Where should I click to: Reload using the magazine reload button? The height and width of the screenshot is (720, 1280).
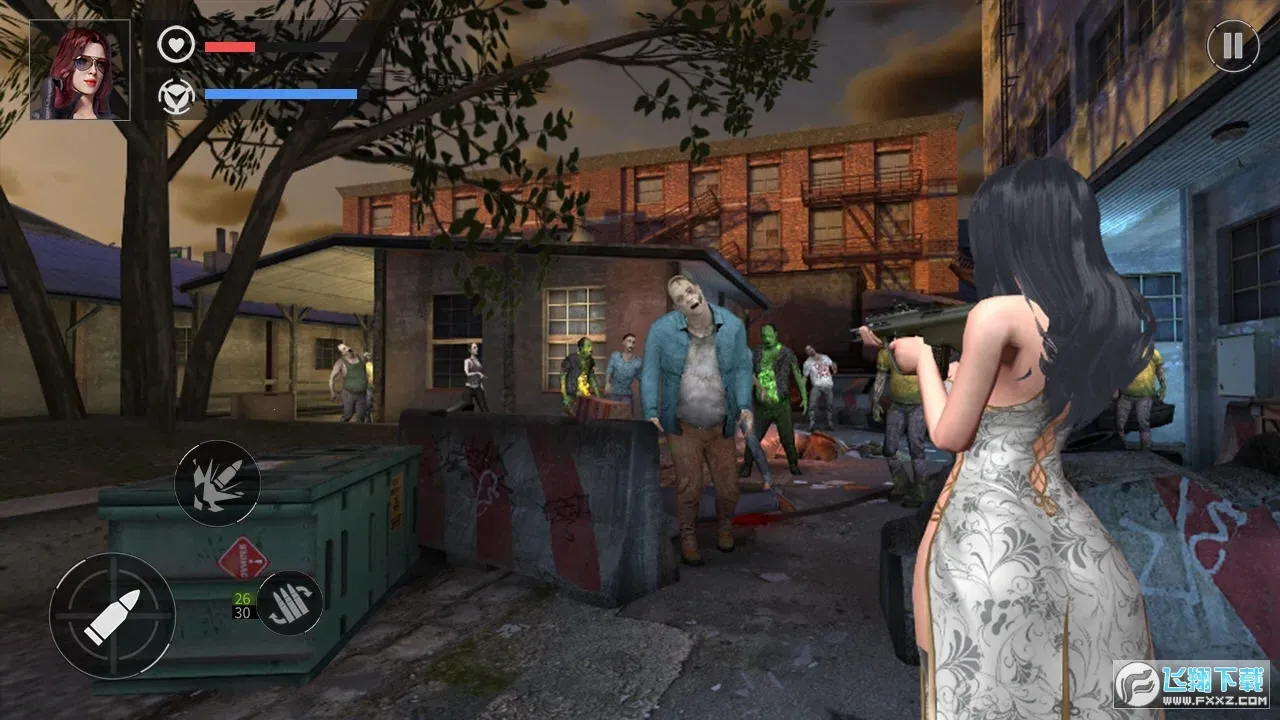(x=290, y=603)
